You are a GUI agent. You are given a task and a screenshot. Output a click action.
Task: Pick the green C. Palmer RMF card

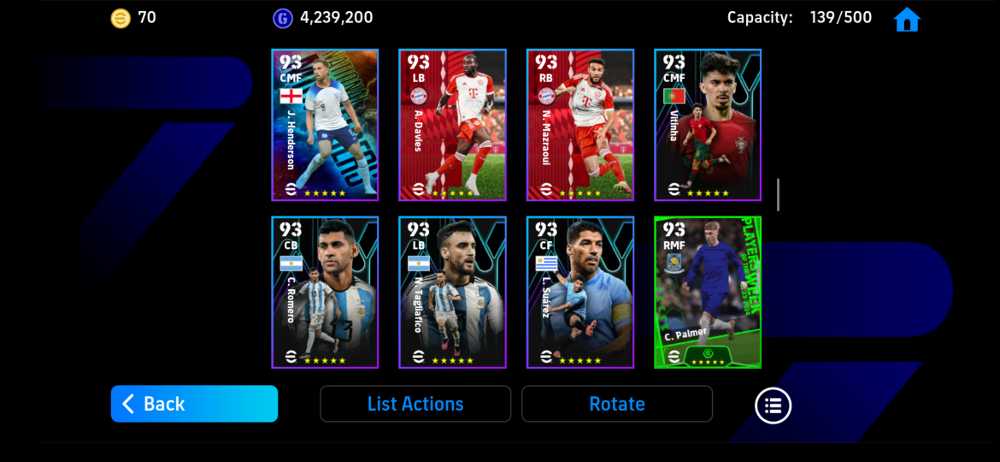pyautogui.click(x=708, y=292)
